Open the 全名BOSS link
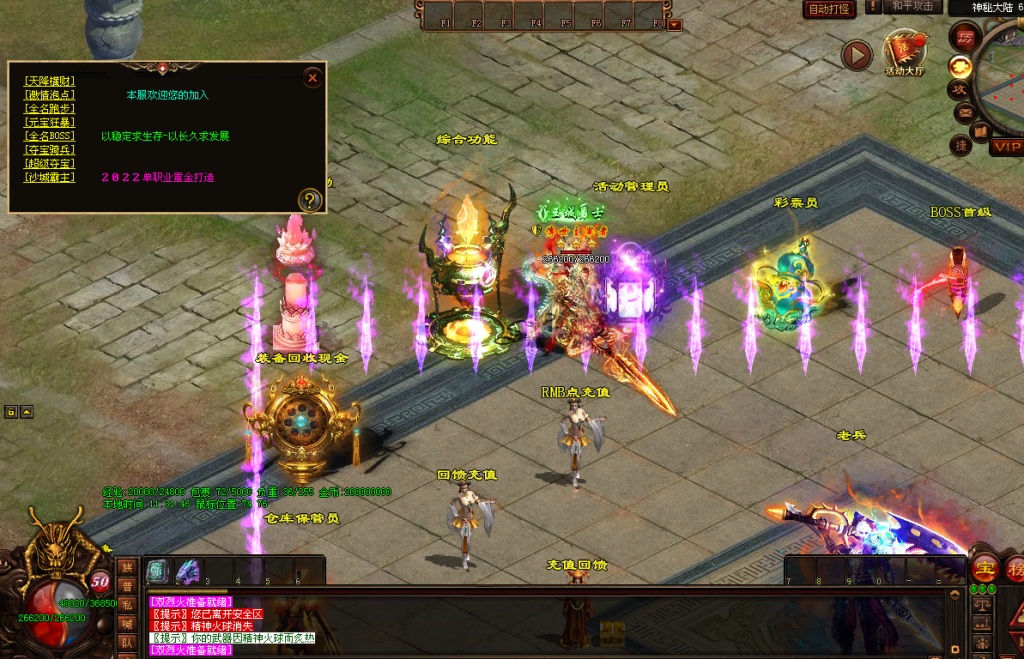Screen dimensions: 1024x659 pyautogui.click(x=50, y=136)
